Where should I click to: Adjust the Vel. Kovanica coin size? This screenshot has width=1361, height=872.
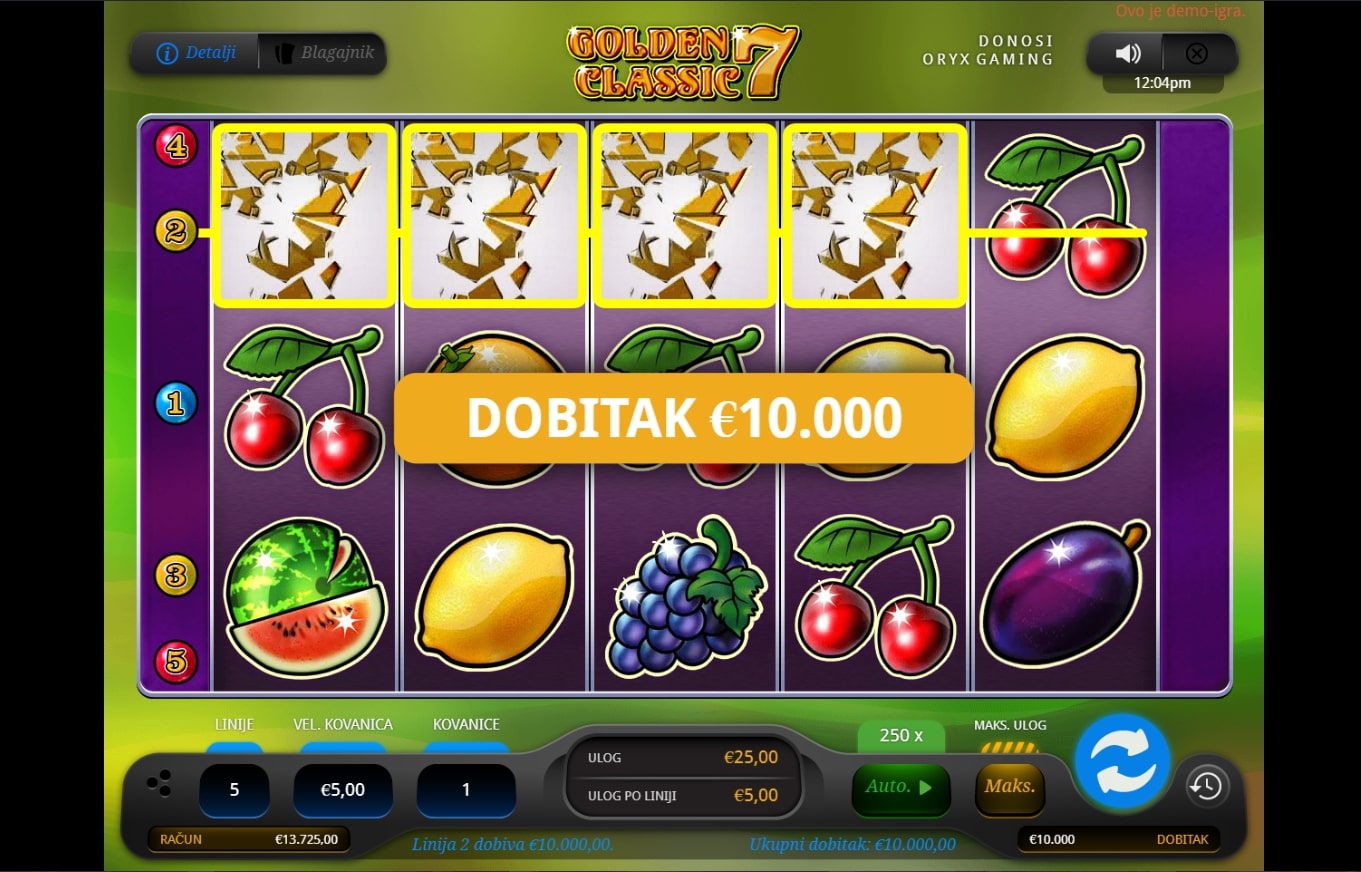point(342,790)
